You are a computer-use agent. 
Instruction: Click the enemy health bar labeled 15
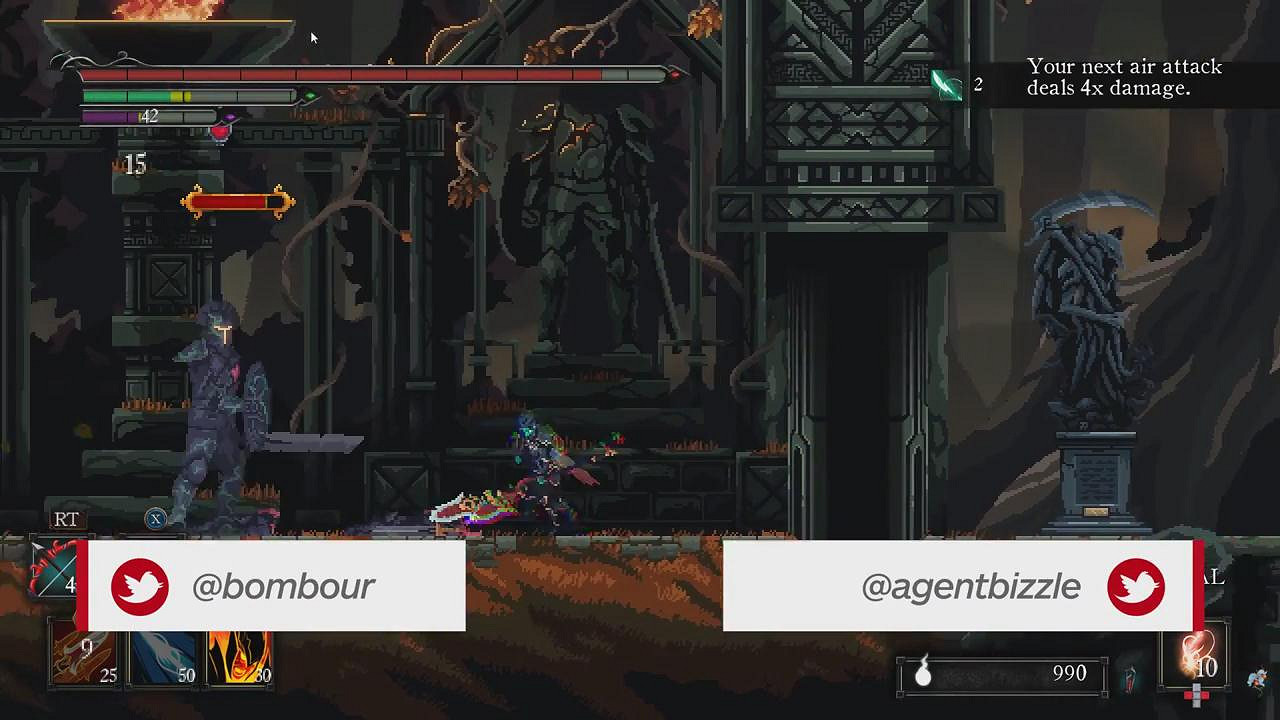237,200
